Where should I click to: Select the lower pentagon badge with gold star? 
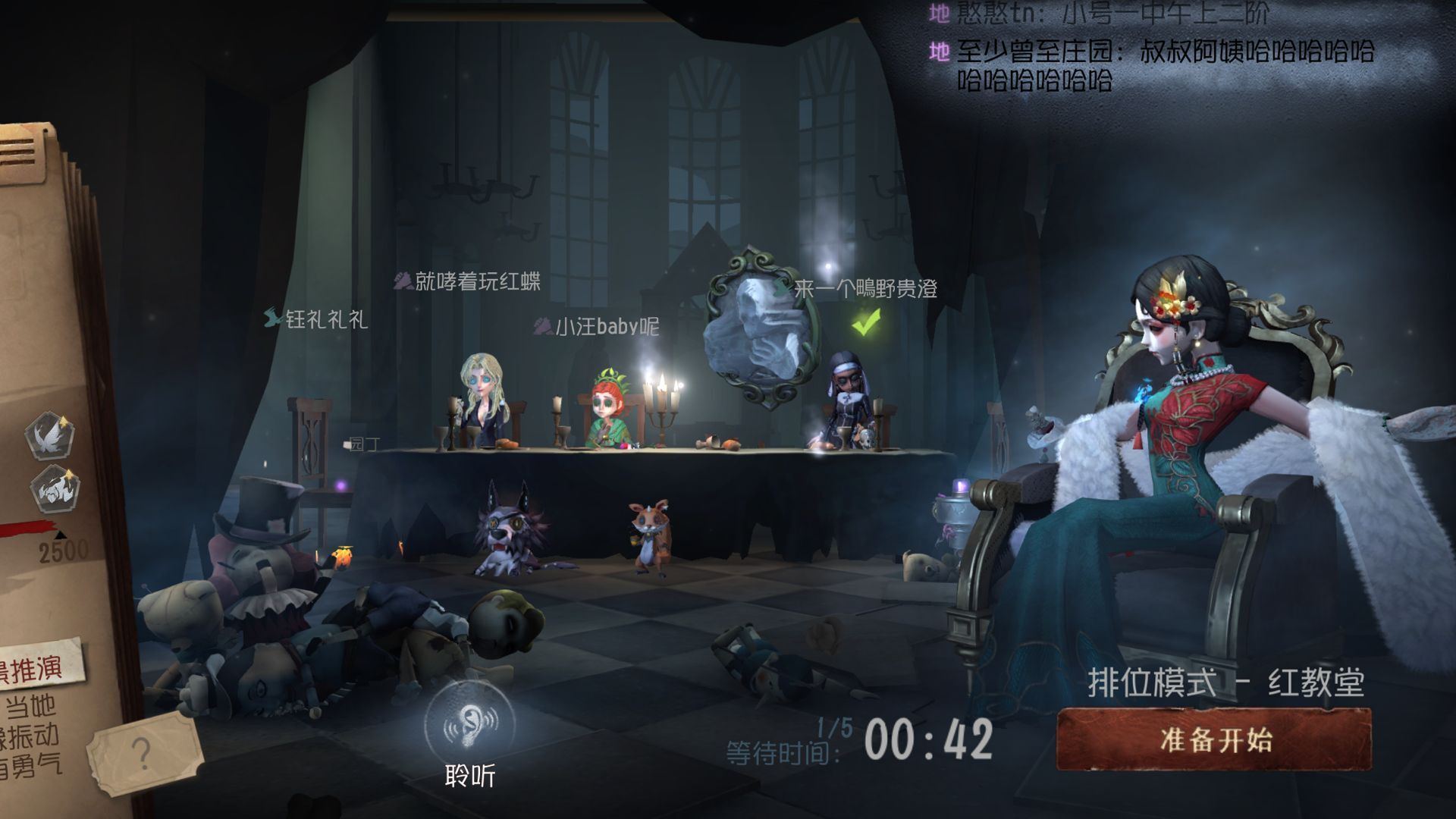(x=55, y=488)
